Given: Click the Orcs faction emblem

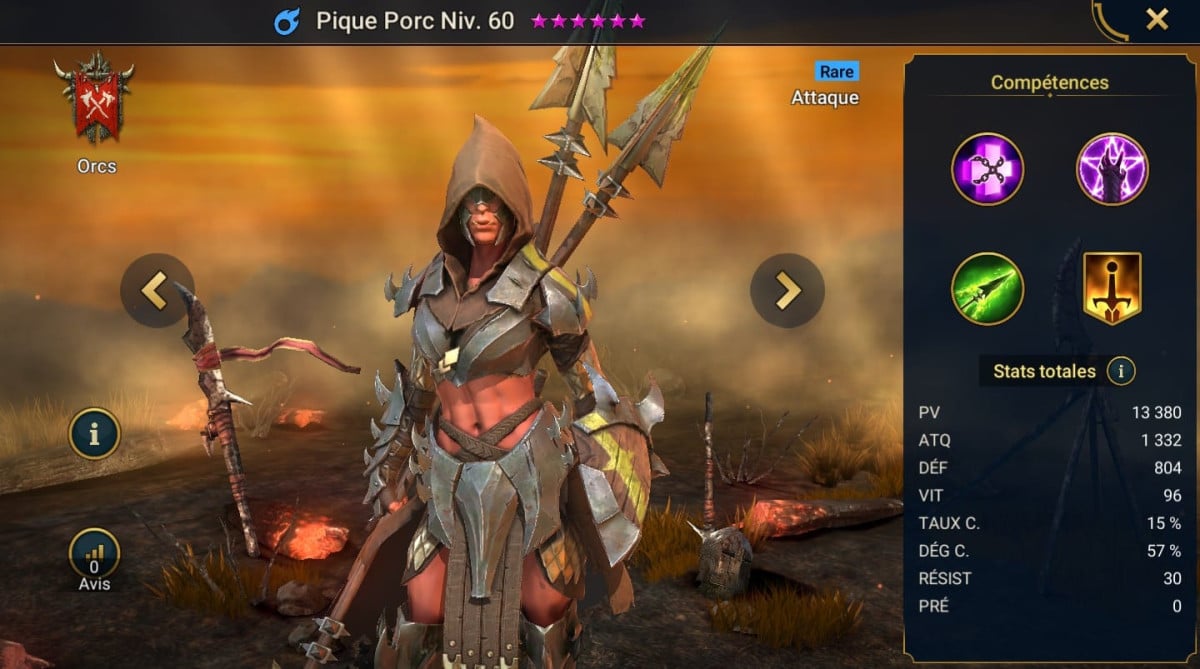Looking at the screenshot, I should (96, 98).
